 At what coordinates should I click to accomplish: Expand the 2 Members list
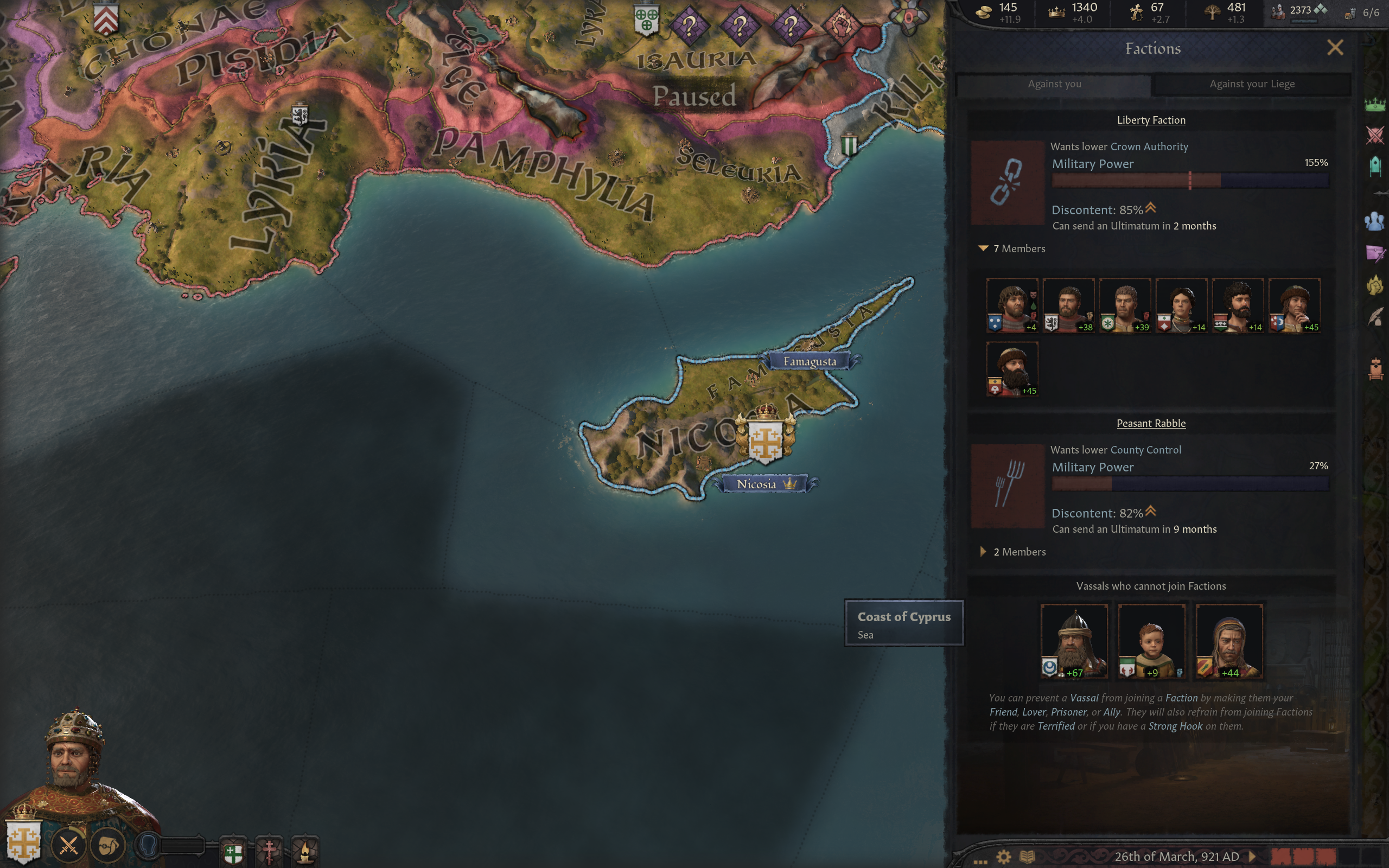983,552
